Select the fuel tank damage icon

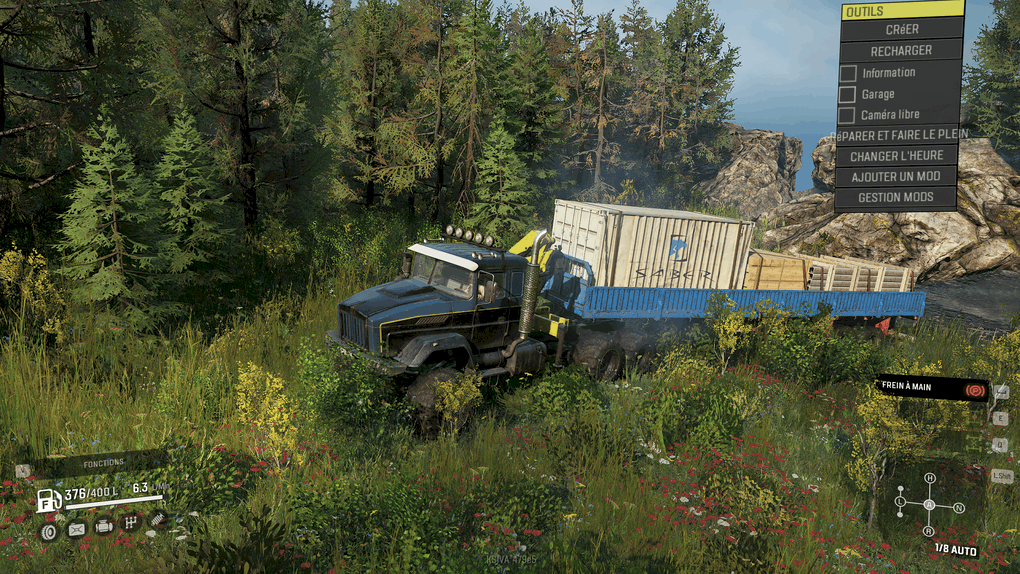click(x=76, y=530)
